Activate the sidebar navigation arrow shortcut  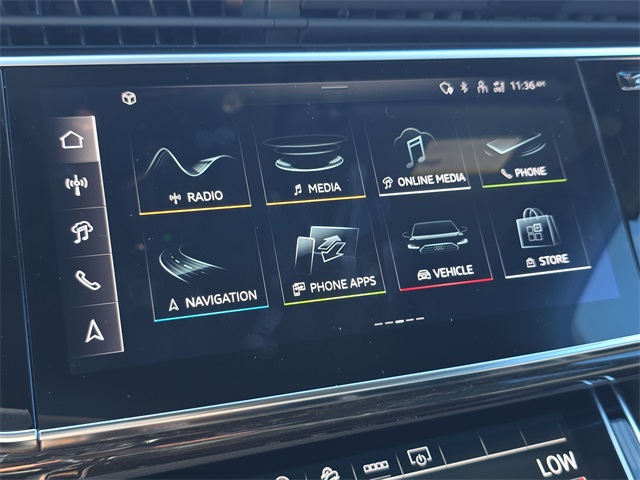click(x=93, y=329)
